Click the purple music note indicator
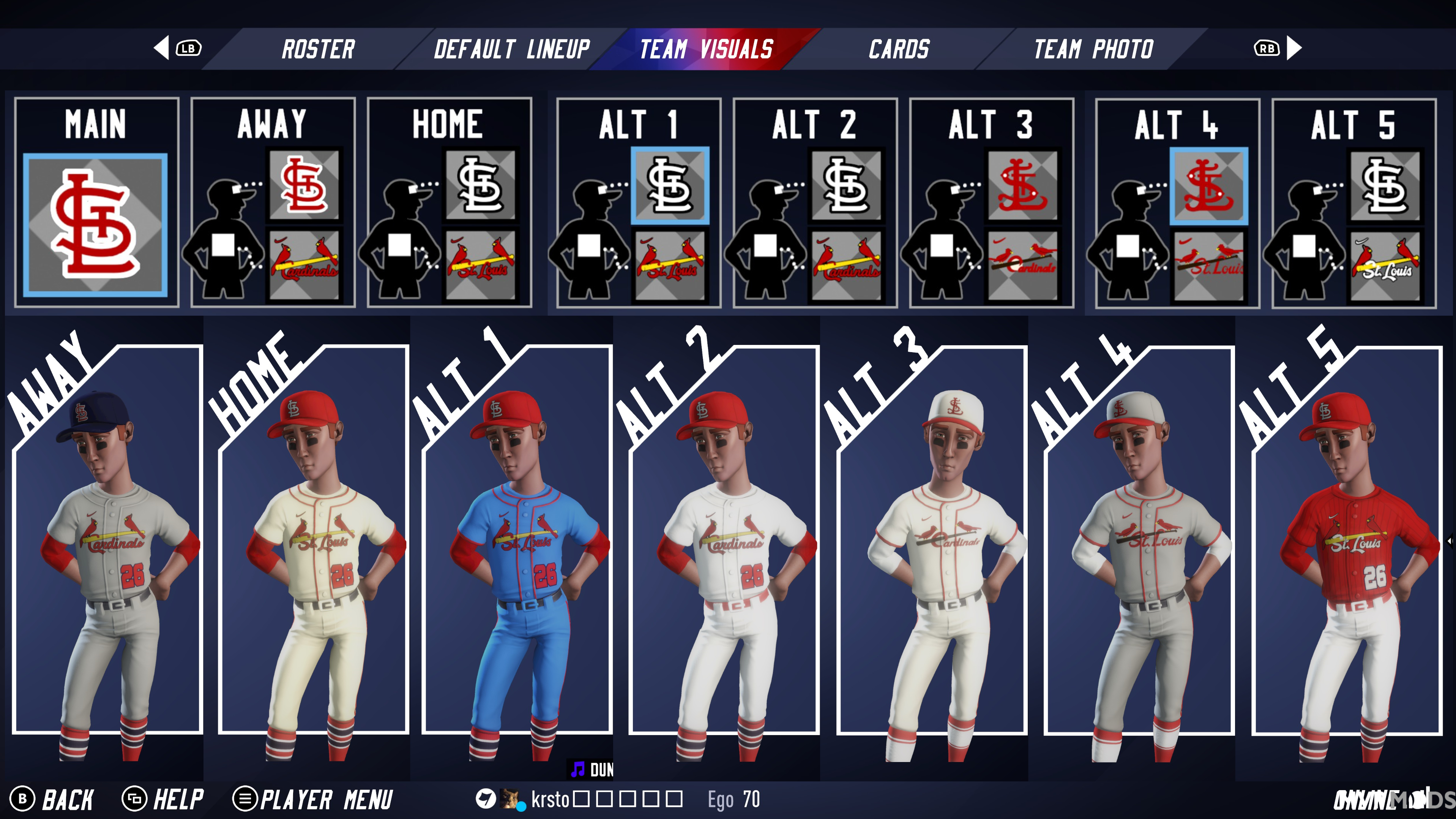The image size is (1456, 819). tap(577, 769)
